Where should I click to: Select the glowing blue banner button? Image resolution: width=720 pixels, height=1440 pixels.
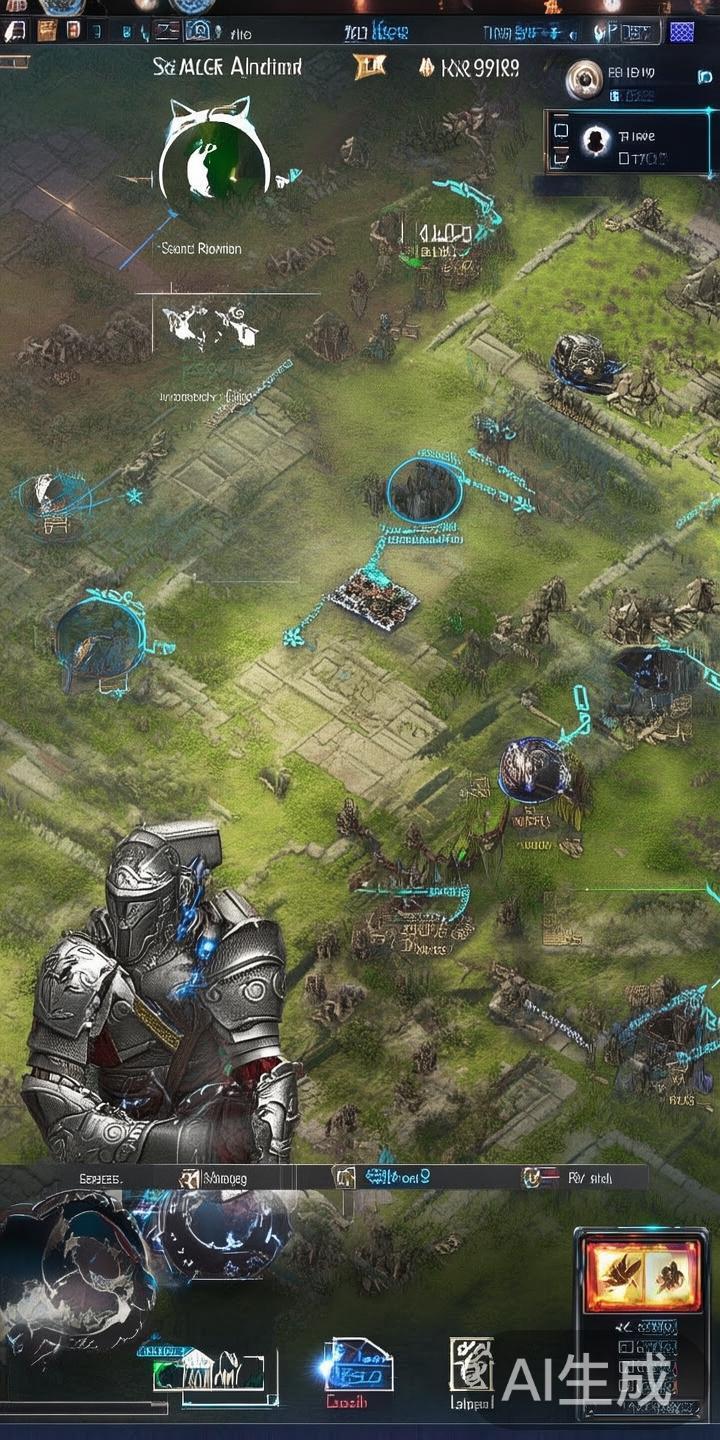tap(358, 1366)
